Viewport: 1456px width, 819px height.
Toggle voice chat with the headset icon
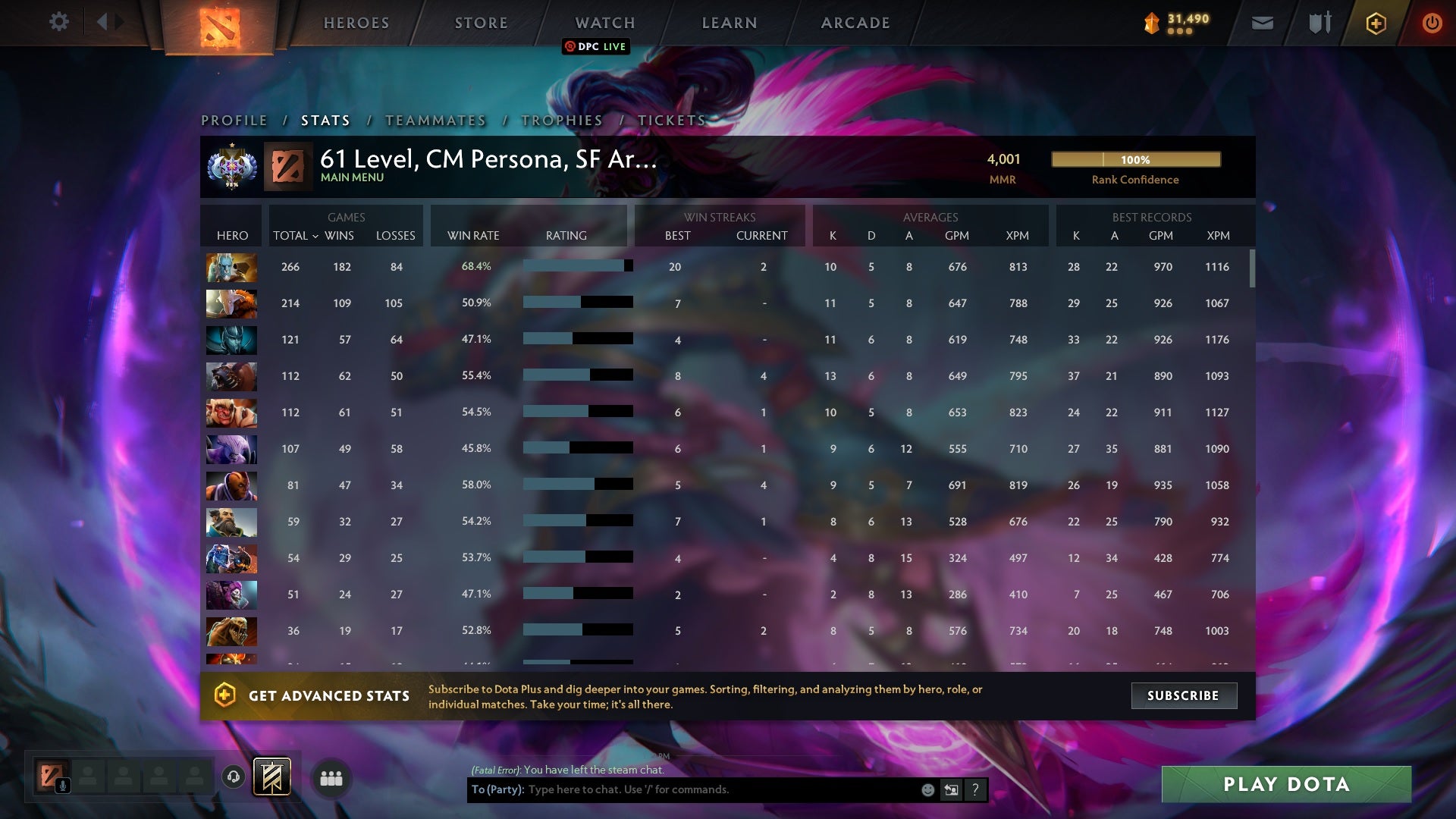tap(234, 778)
